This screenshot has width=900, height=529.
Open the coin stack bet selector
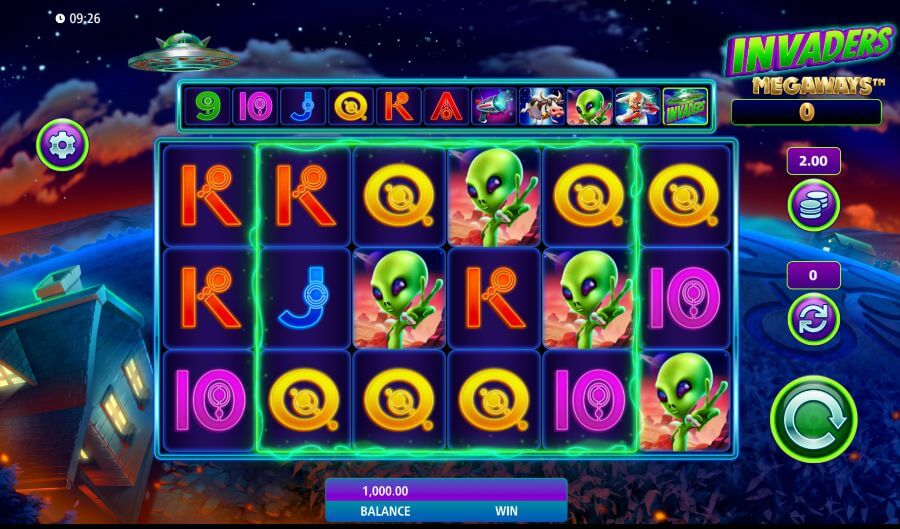[x=812, y=205]
